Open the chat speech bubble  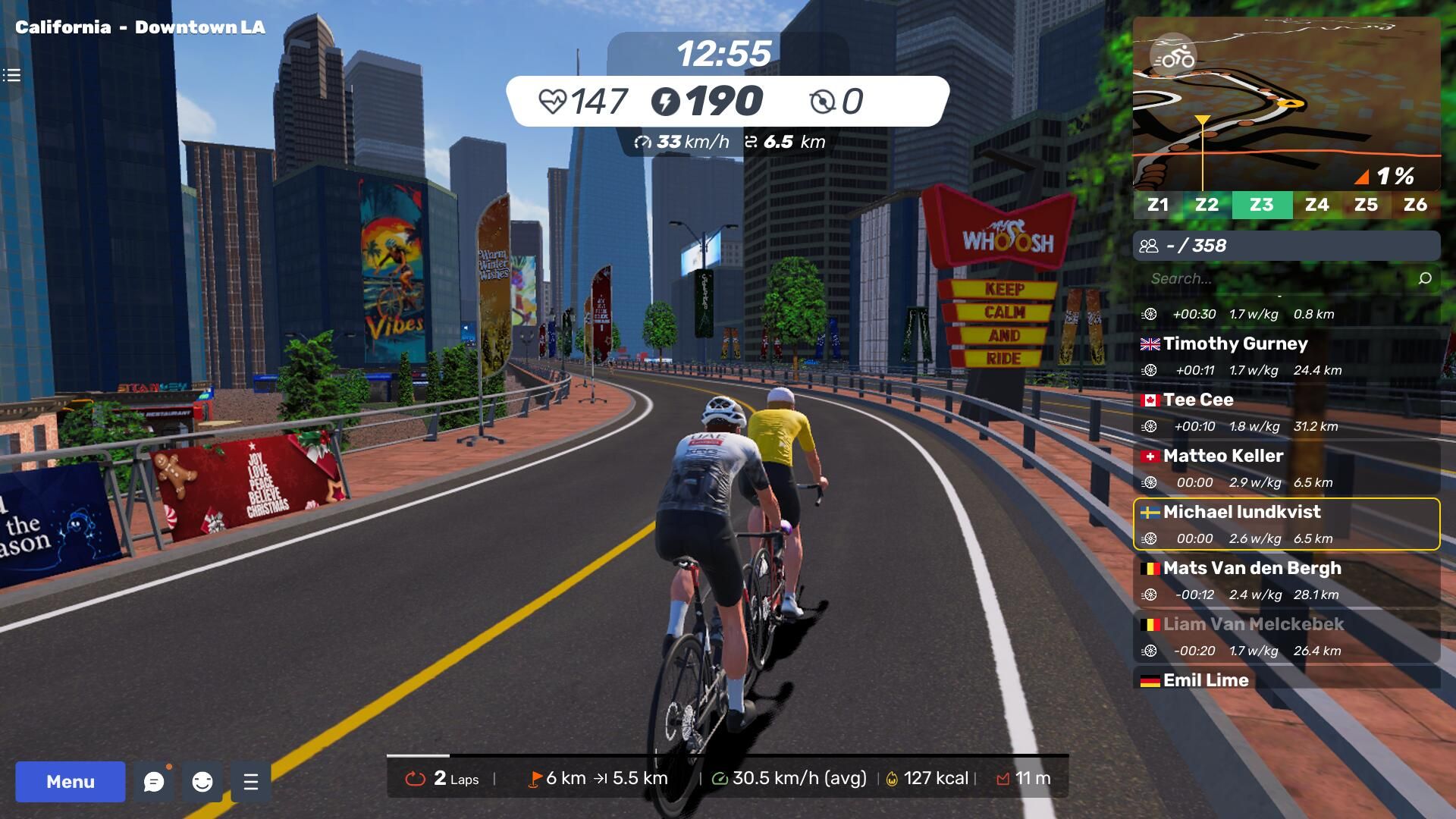pos(154,782)
